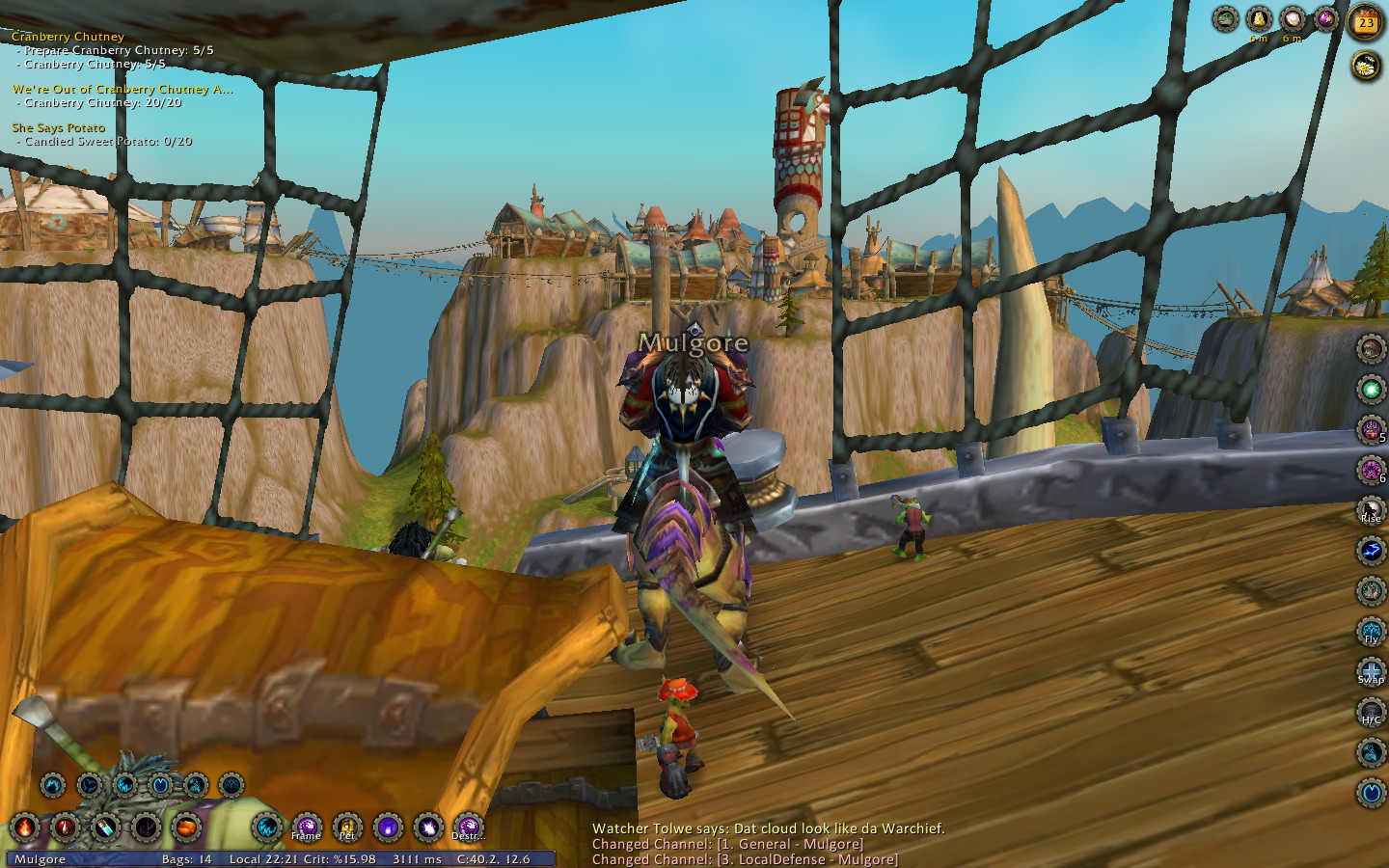Select the green turtle buff icon

pos(1225,18)
